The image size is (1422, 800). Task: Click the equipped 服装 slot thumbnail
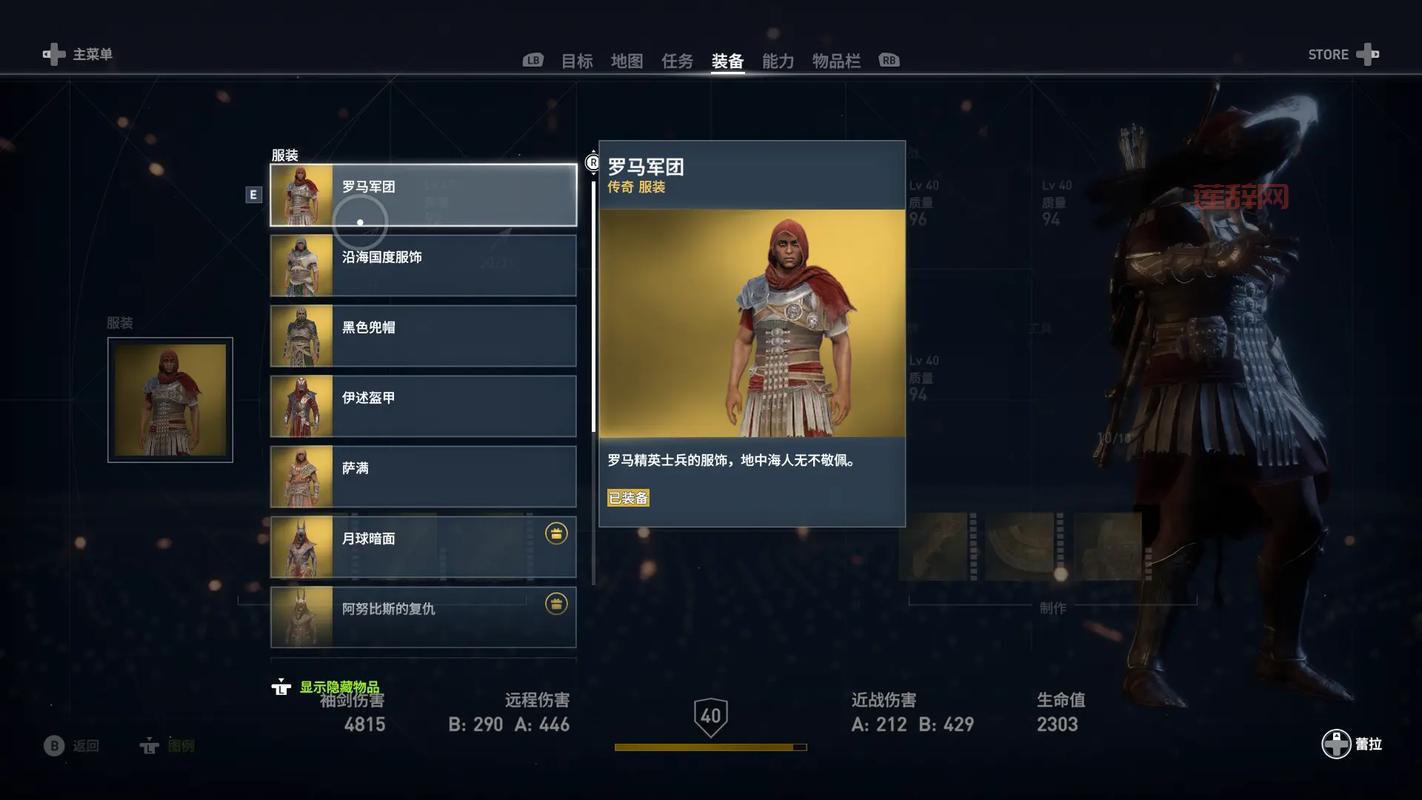coord(170,400)
